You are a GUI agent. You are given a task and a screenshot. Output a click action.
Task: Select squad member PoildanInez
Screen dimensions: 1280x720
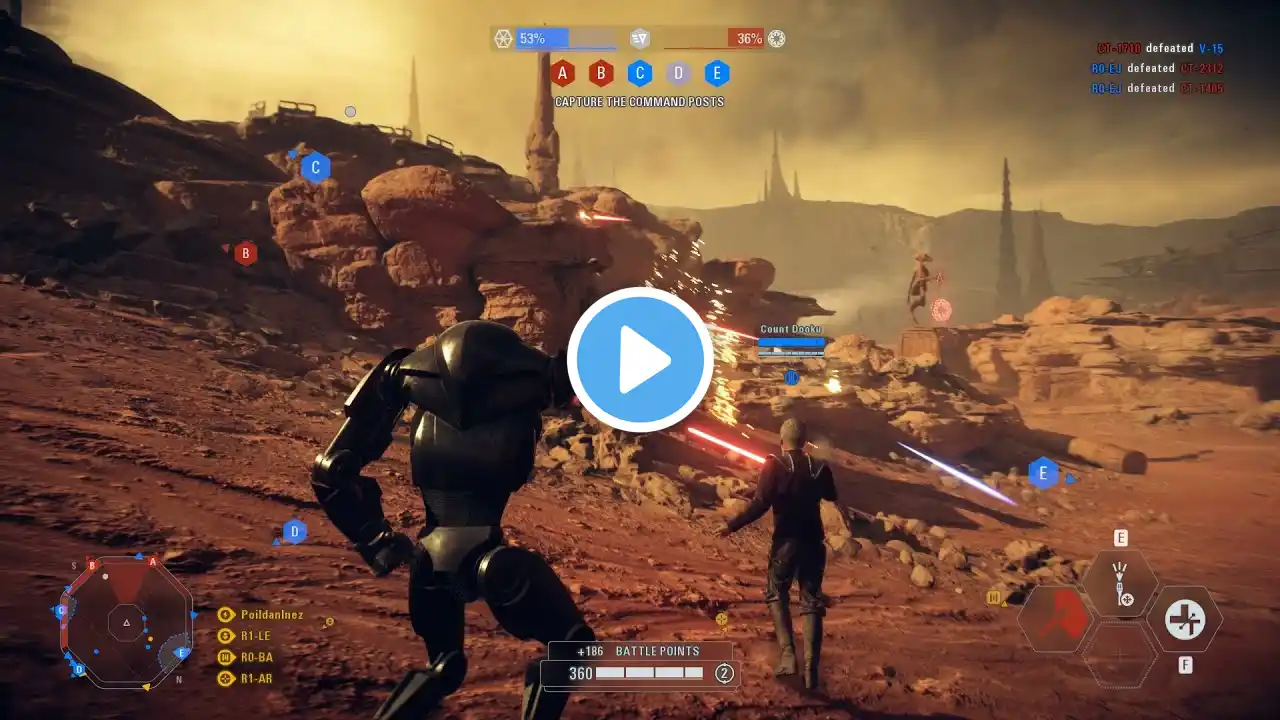click(271, 615)
